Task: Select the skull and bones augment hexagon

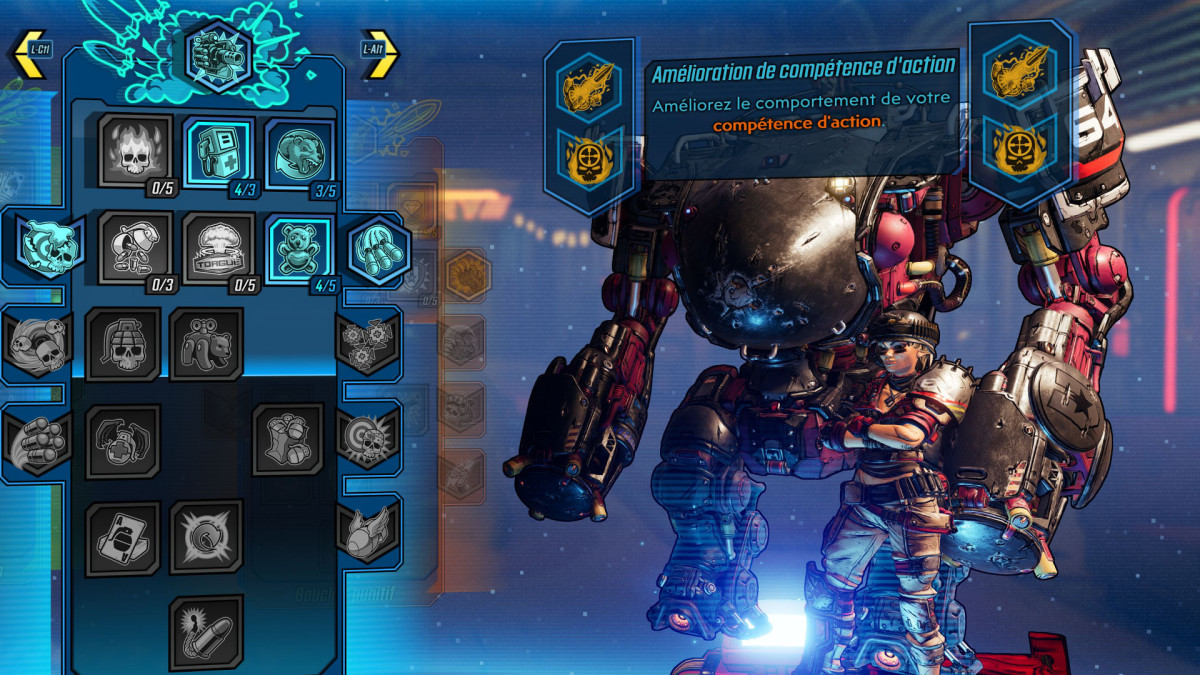Action: [x=48, y=247]
